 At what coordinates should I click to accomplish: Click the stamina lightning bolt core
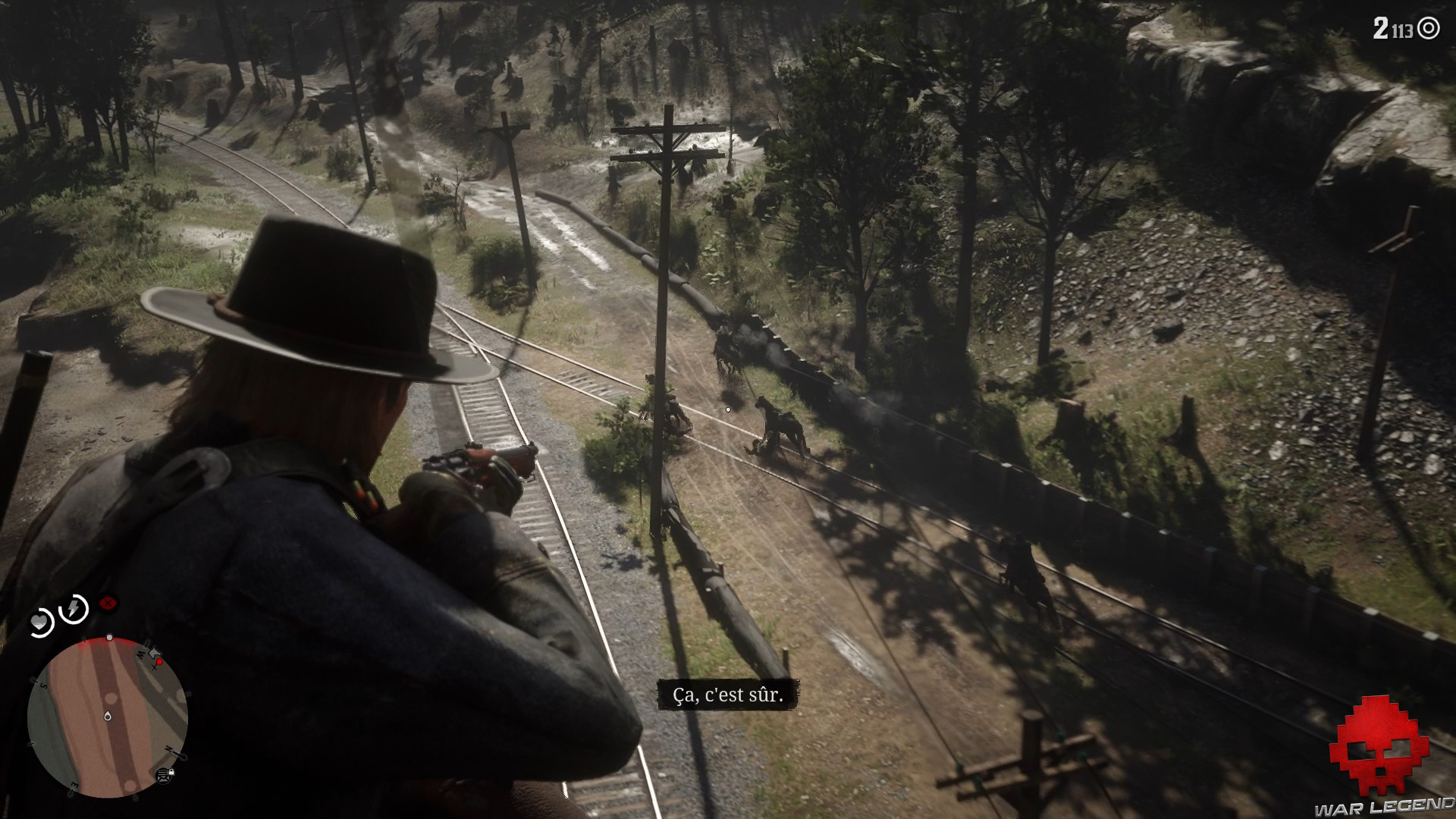click(74, 607)
